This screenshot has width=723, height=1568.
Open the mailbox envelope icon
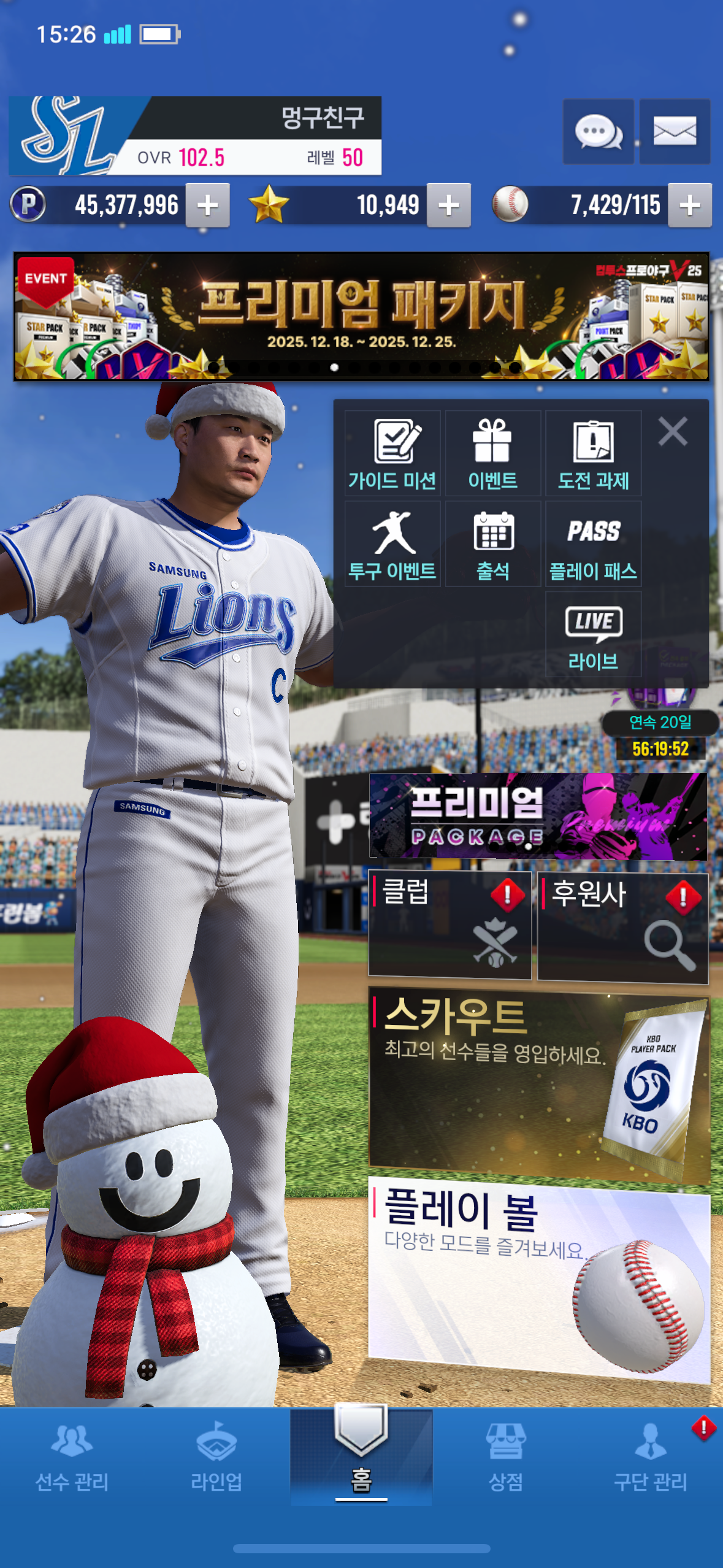[x=675, y=131]
